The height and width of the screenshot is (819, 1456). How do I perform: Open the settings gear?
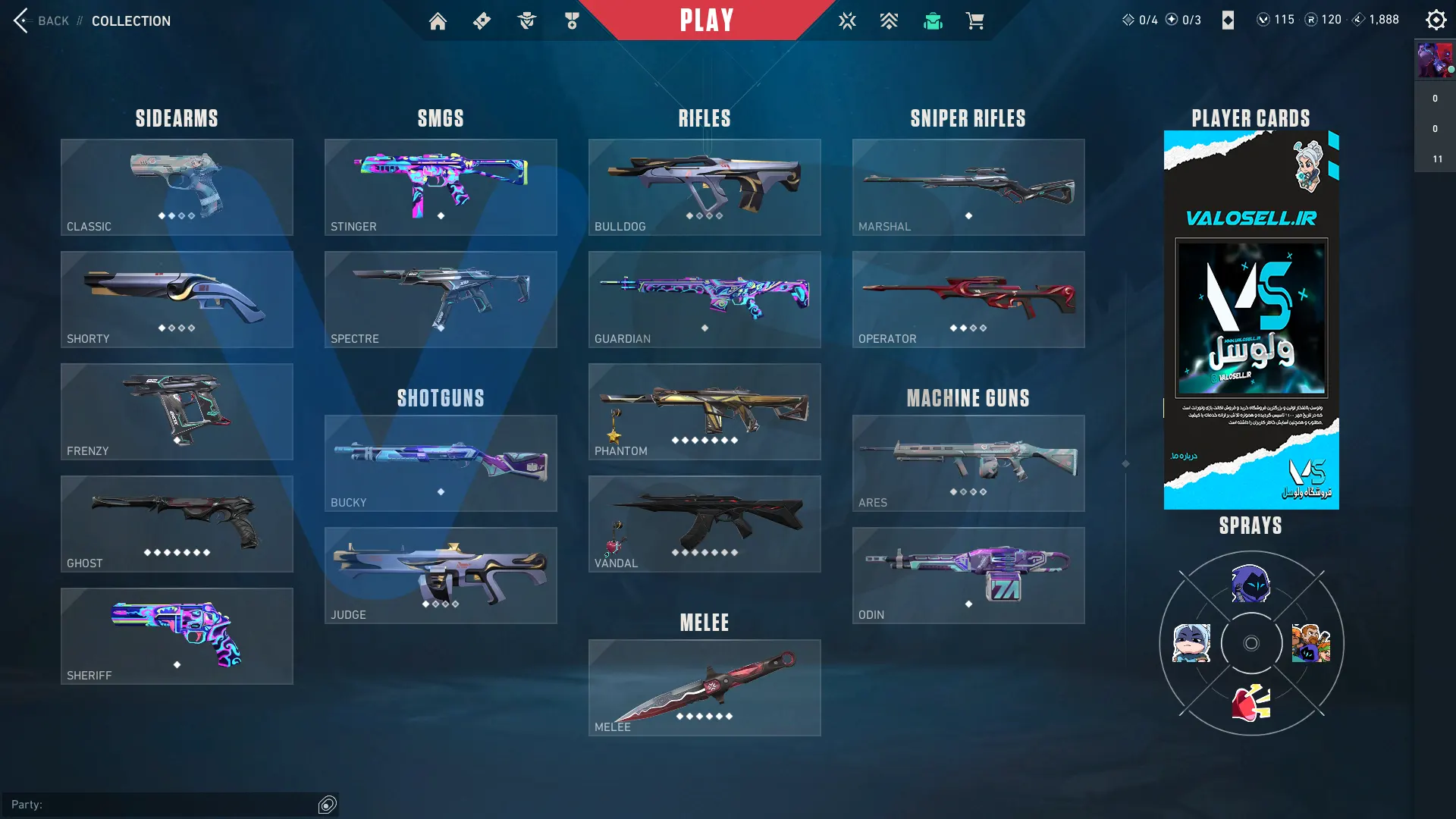click(x=1436, y=20)
